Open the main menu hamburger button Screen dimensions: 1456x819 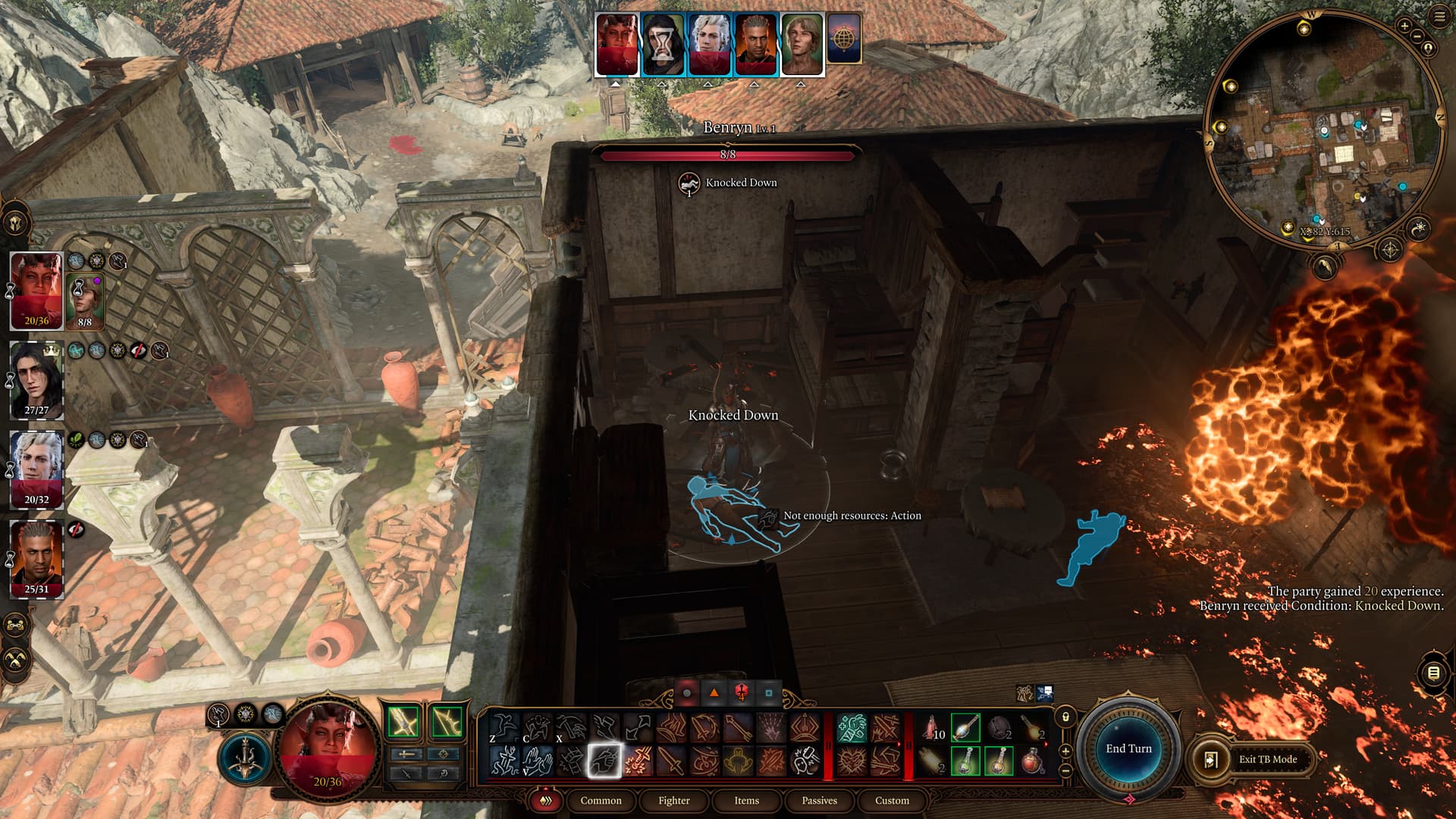1439,17
